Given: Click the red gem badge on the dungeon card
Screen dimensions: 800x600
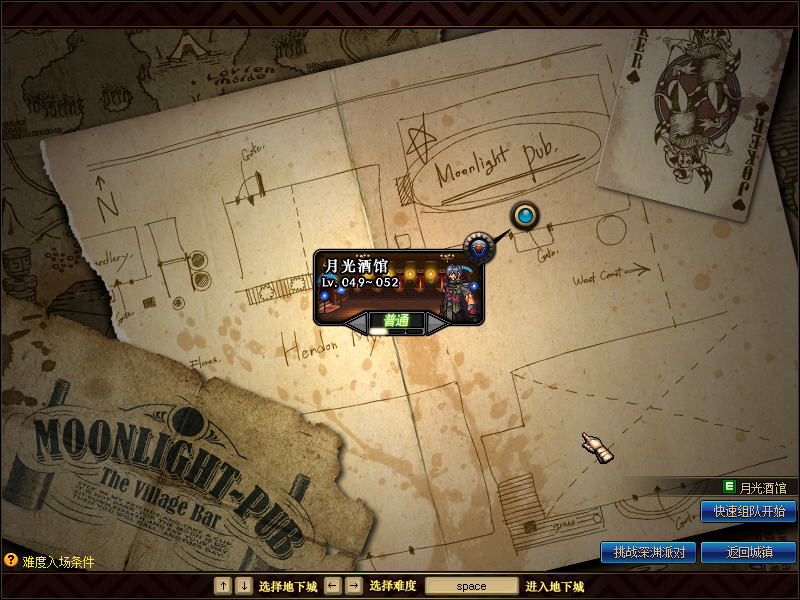Looking at the screenshot, I should click(478, 245).
